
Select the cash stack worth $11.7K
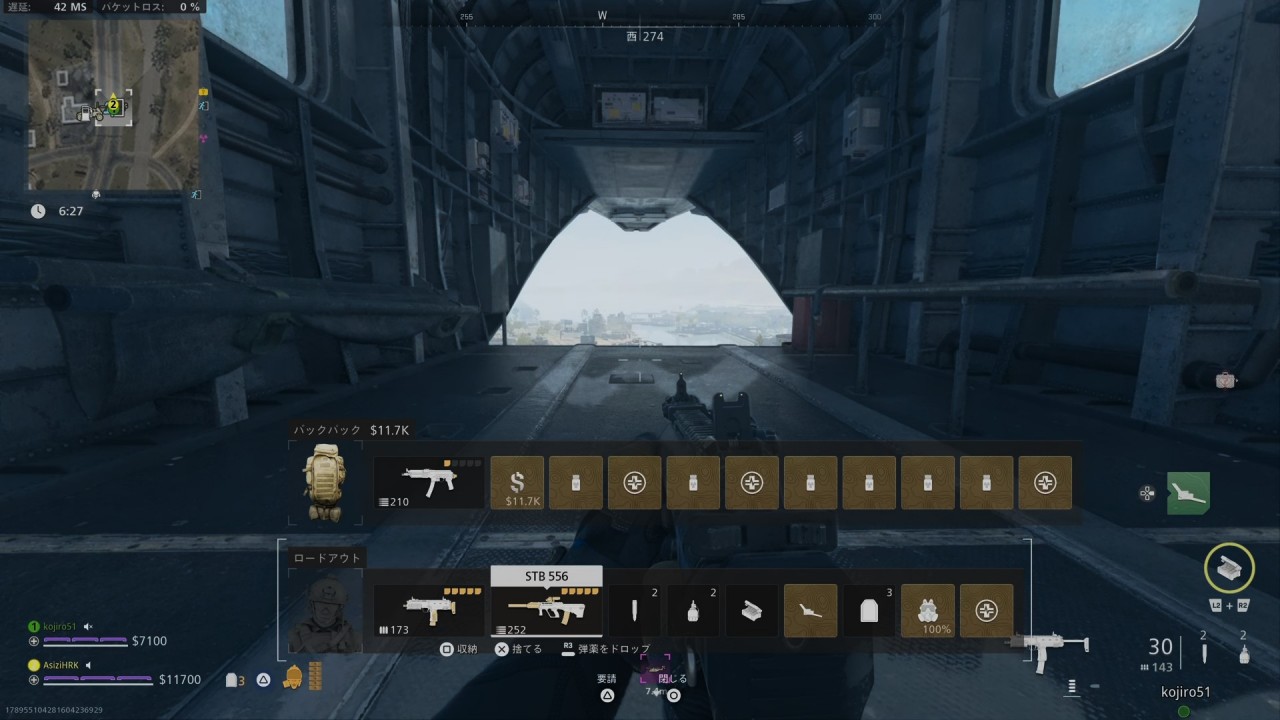pyautogui.click(x=517, y=482)
